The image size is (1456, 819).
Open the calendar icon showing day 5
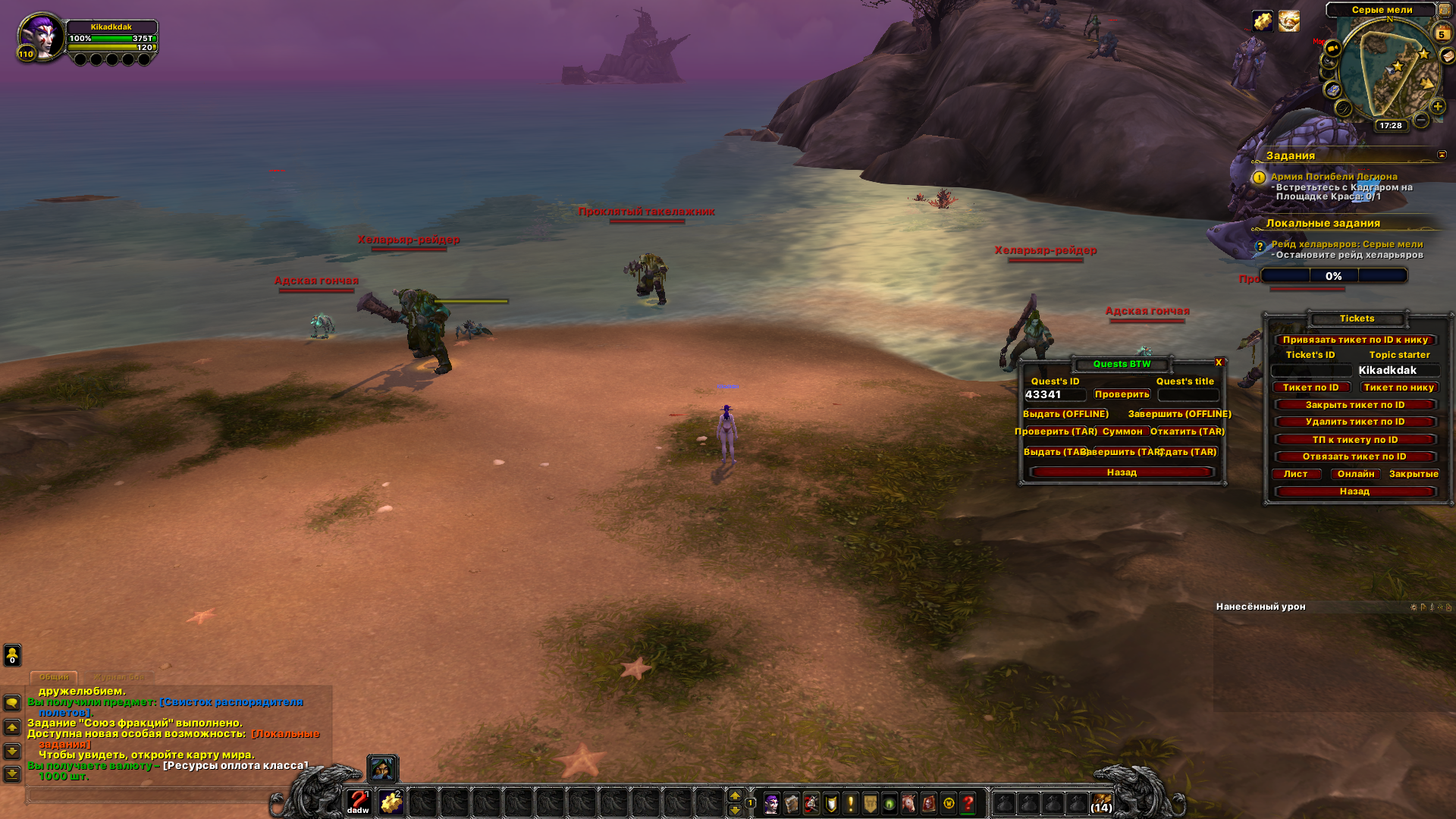tap(1442, 33)
